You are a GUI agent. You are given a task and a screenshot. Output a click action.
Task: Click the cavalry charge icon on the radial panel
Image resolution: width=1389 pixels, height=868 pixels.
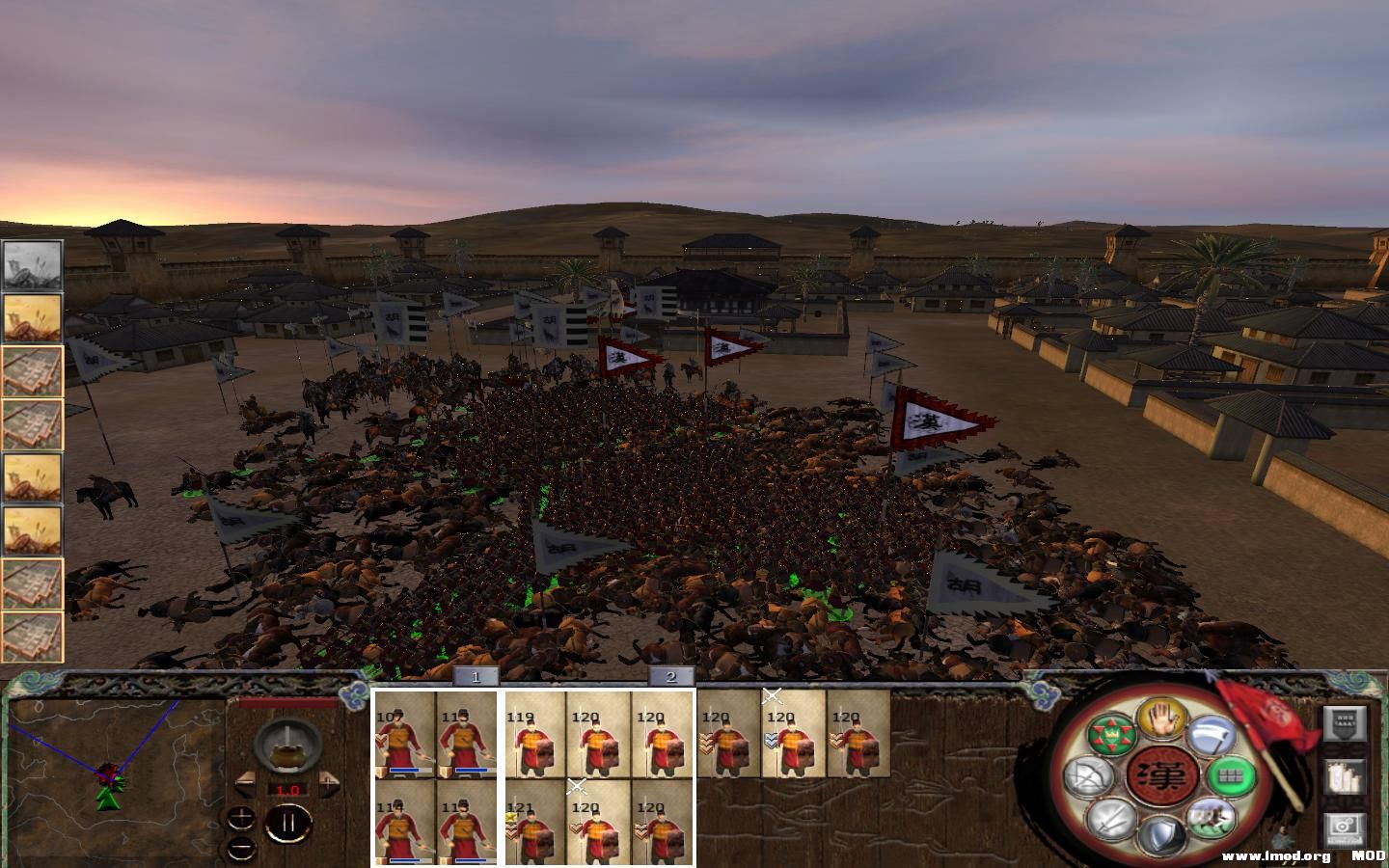point(1211,818)
